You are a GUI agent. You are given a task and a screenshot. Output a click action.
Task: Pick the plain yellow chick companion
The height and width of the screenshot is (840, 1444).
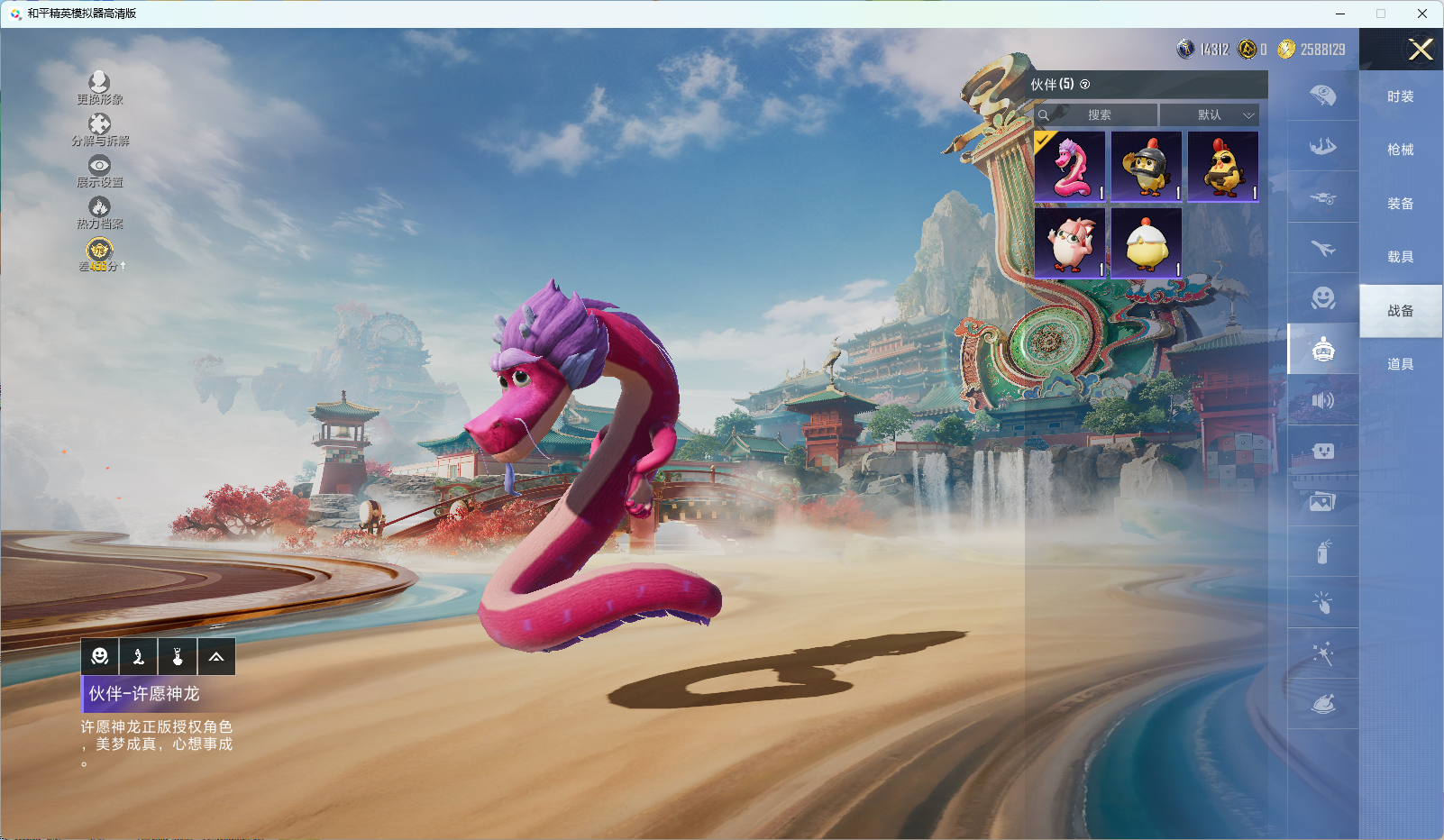1147,243
